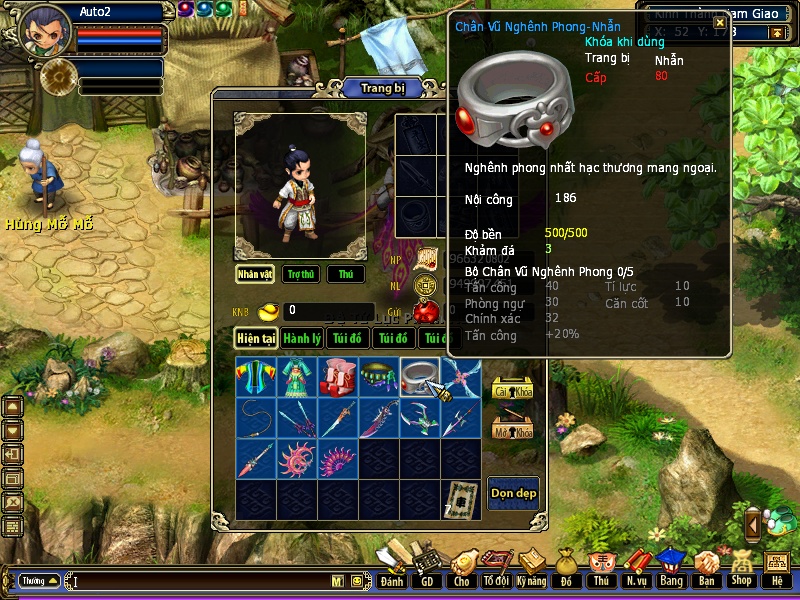Switch to the Hành lý bag tab
Viewport: 800px width, 600px height.
click(301, 338)
